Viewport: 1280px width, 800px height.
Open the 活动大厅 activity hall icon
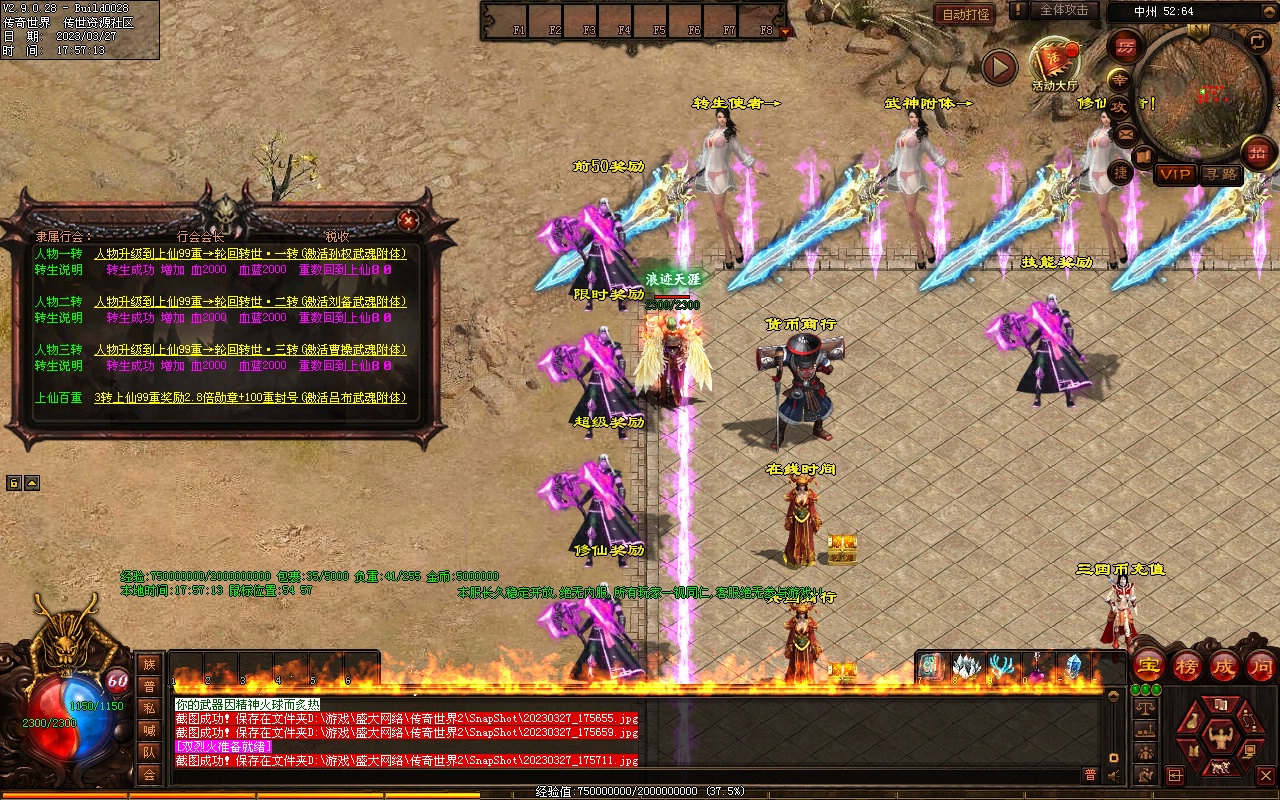pos(1055,64)
